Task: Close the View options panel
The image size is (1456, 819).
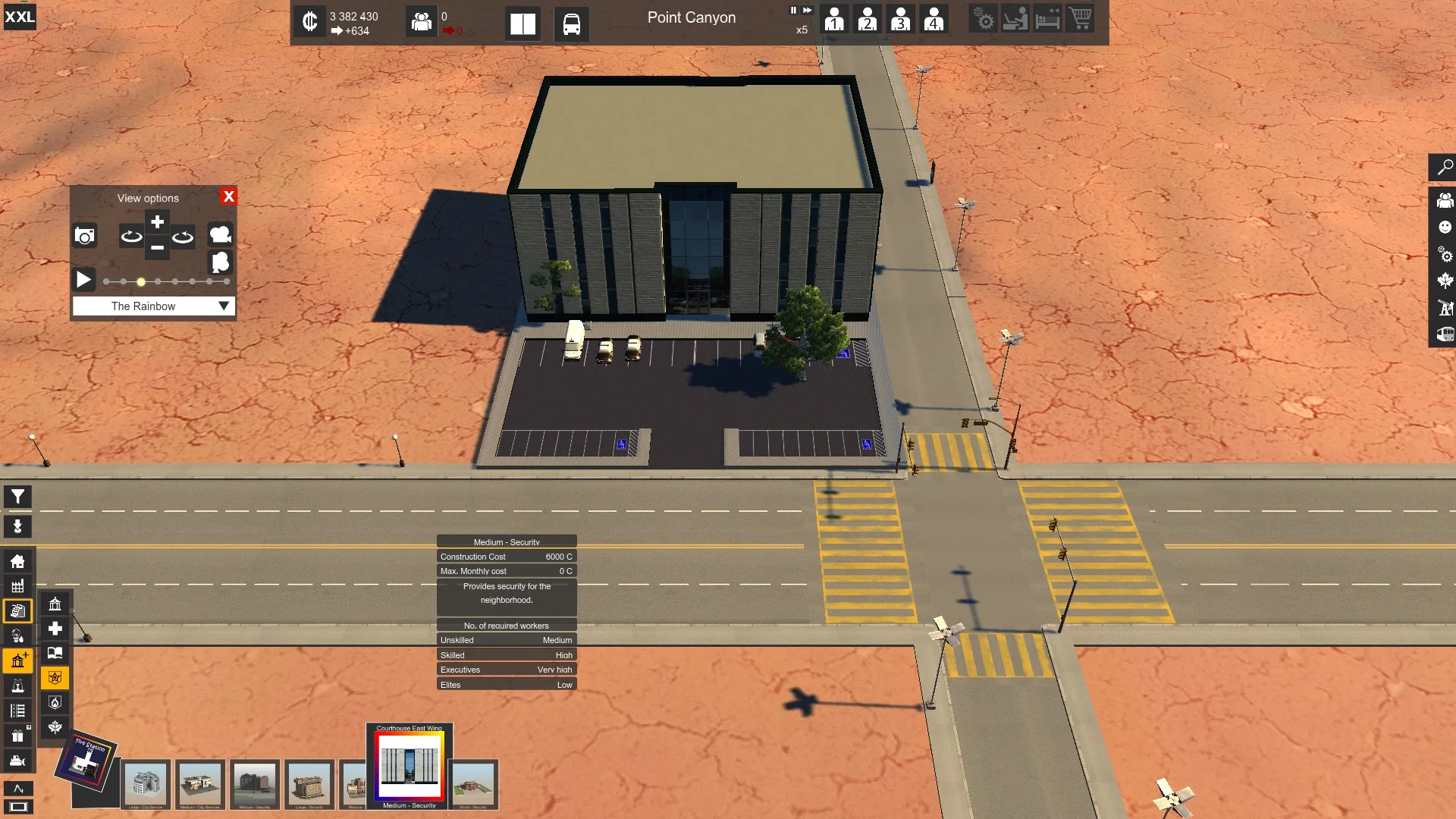Action: [228, 196]
